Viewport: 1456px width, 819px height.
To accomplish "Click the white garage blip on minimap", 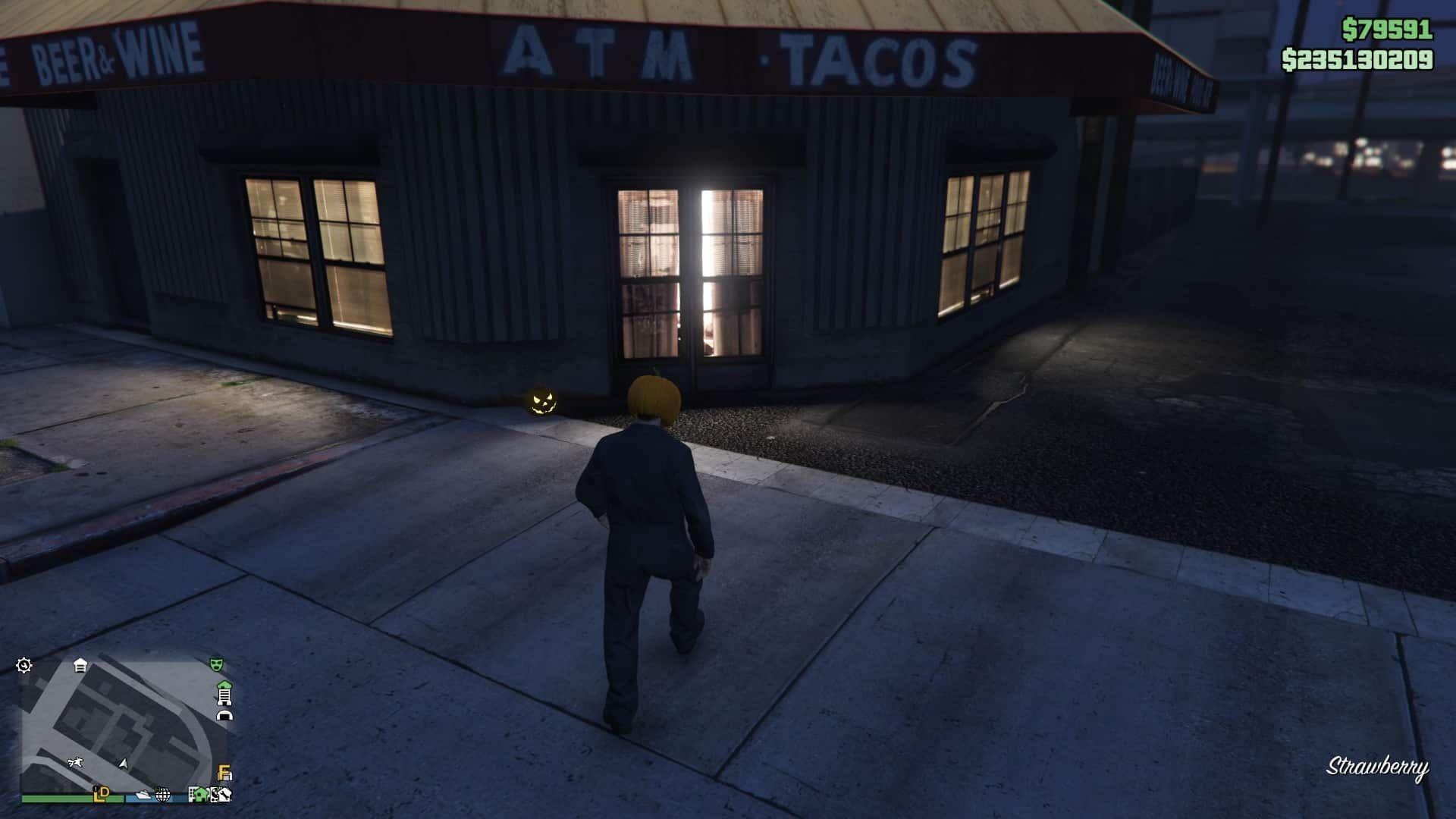I will tap(80, 666).
